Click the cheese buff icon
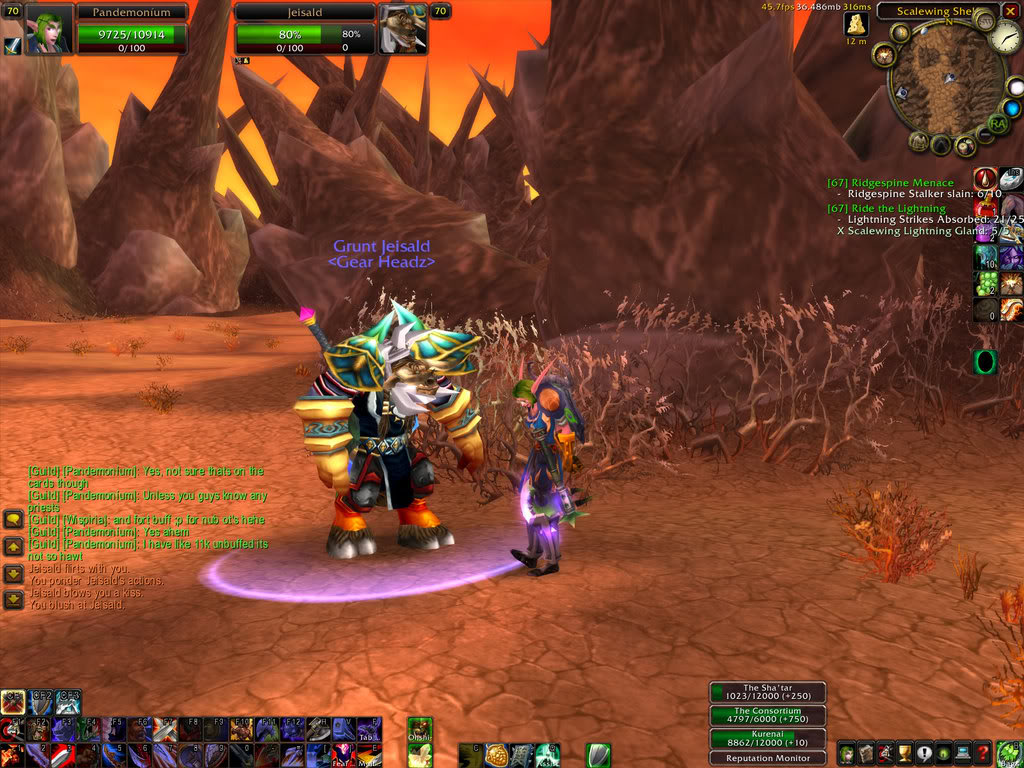 pyautogui.click(x=856, y=24)
